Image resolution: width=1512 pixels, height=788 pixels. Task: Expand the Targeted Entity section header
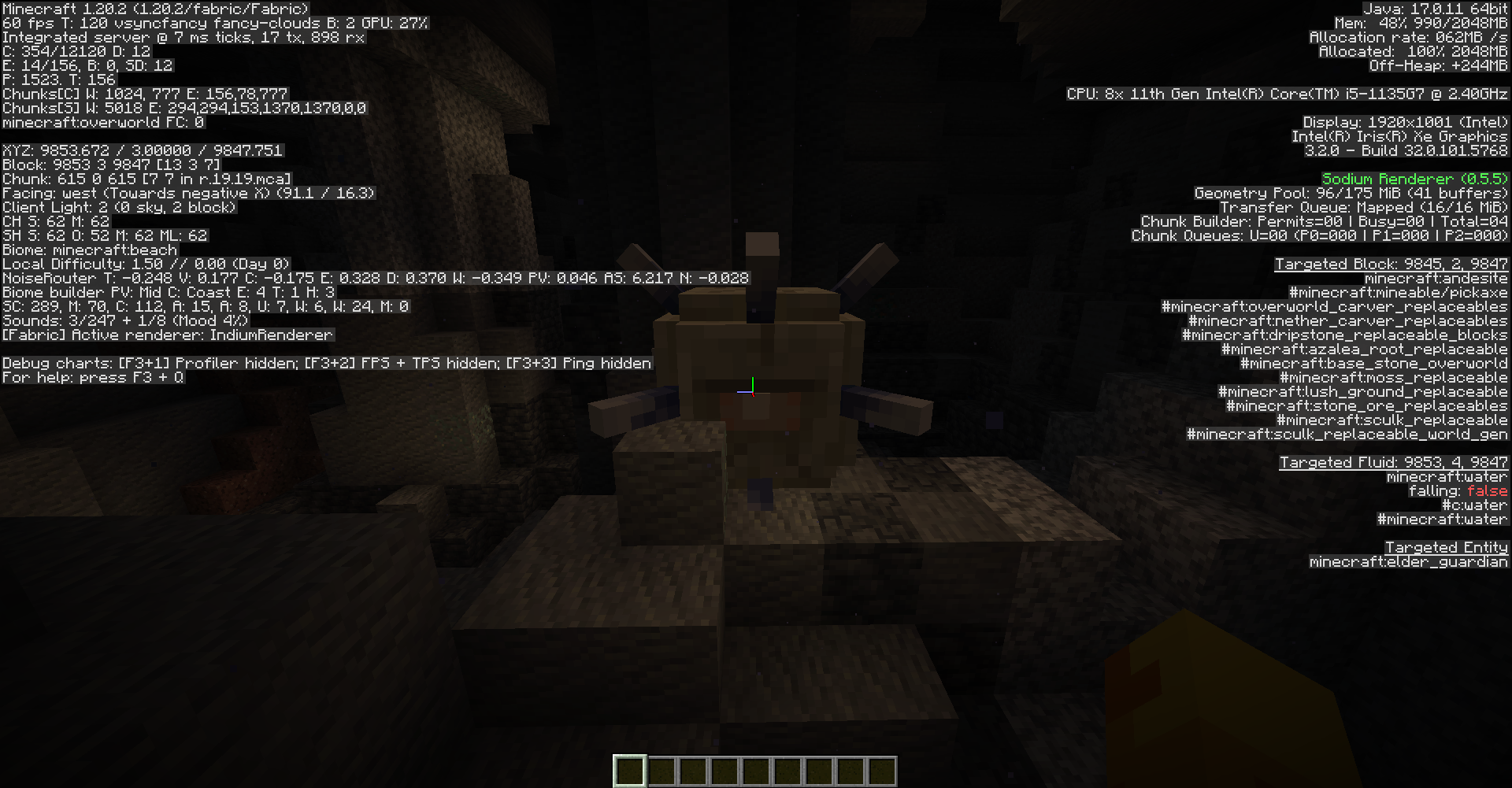point(1446,547)
